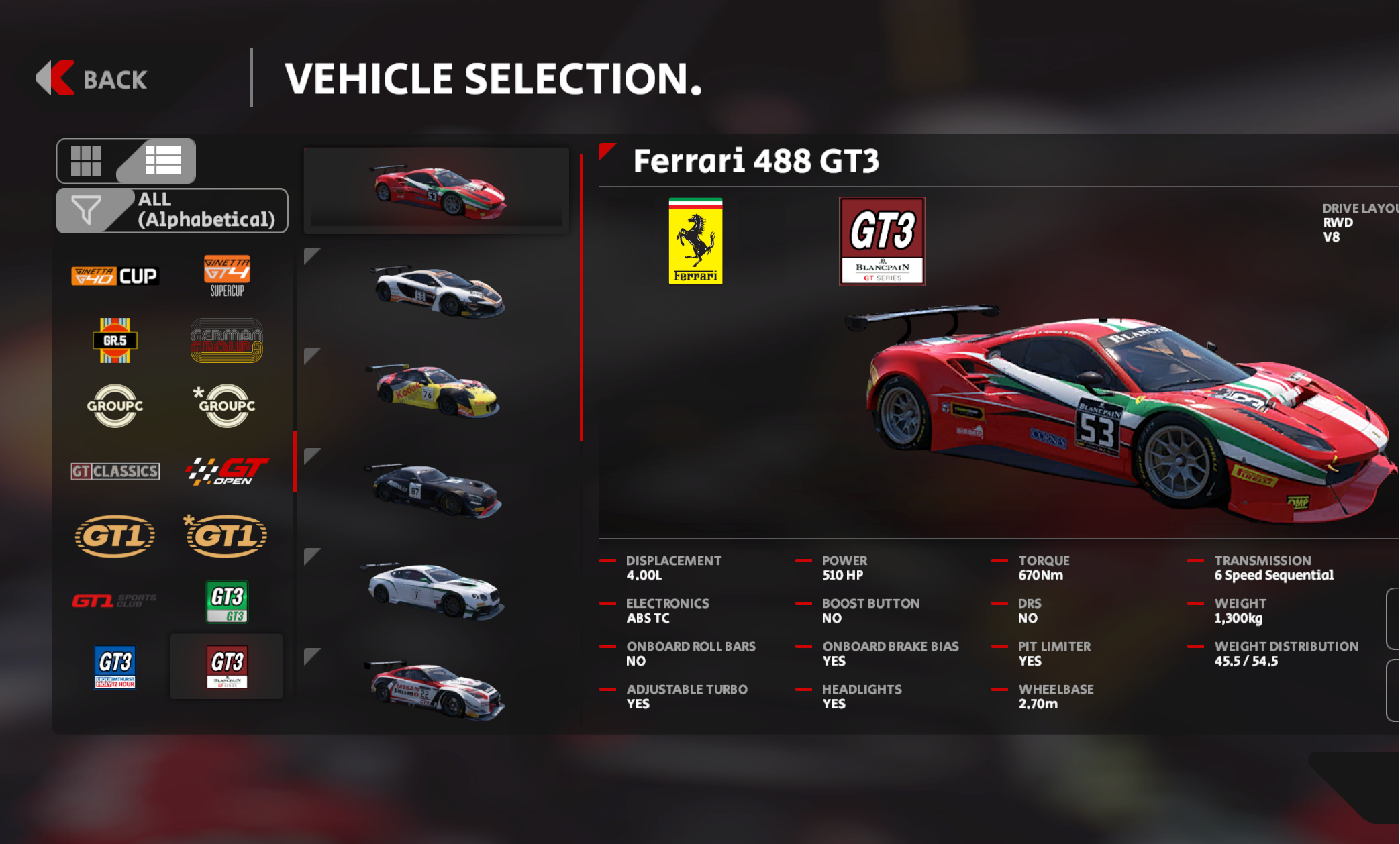Select the Nissan Nismo GT-R thumbnail
The image size is (1400, 844).
(437, 690)
